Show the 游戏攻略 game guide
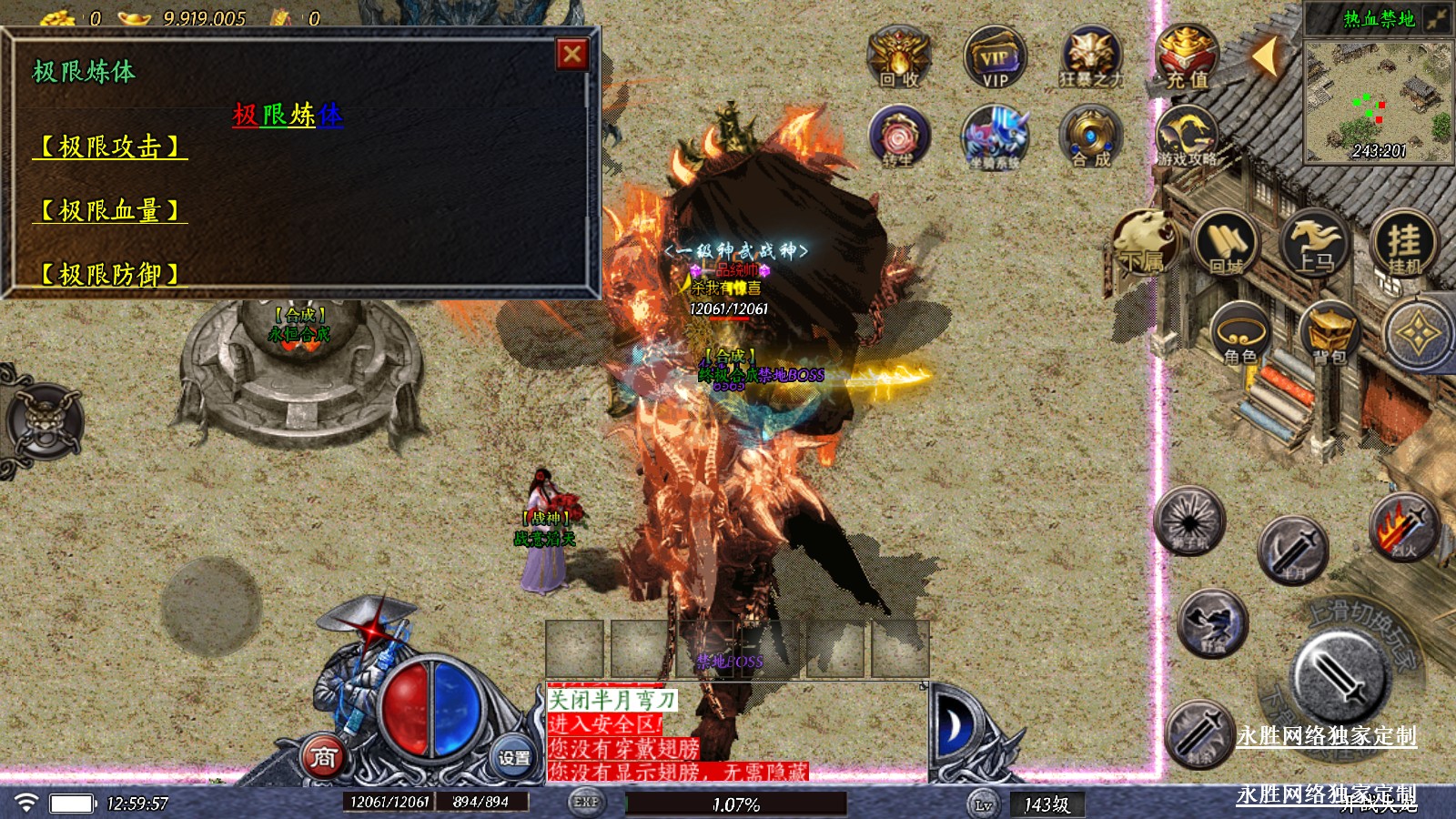Image resolution: width=1456 pixels, height=819 pixels. [1185, 136]
